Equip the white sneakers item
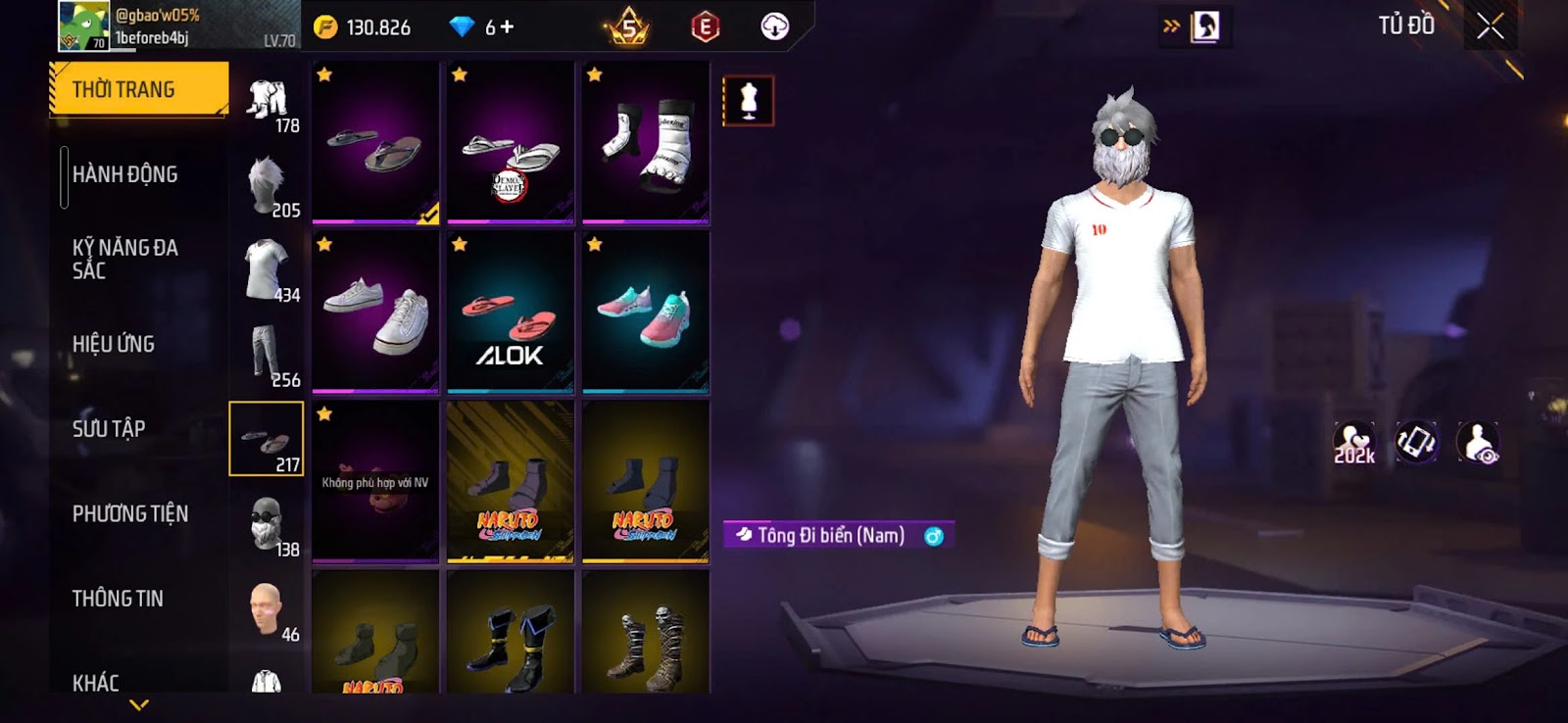This screenshot has width=1568, height=723. click(375, 313)
